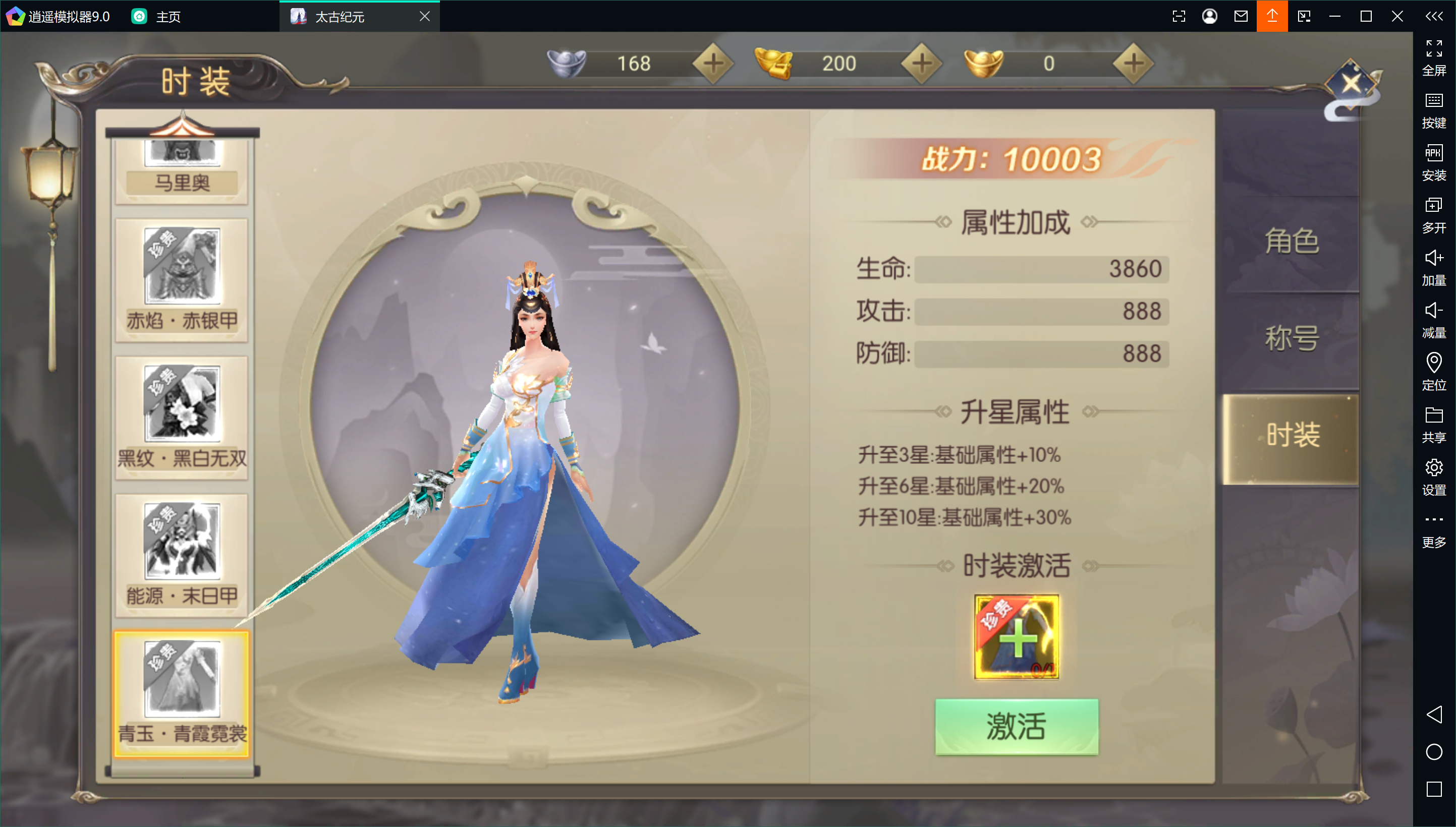Pick the 黑纹·黑白无双 outfit
1456x827 pixels.
point(182,418)
